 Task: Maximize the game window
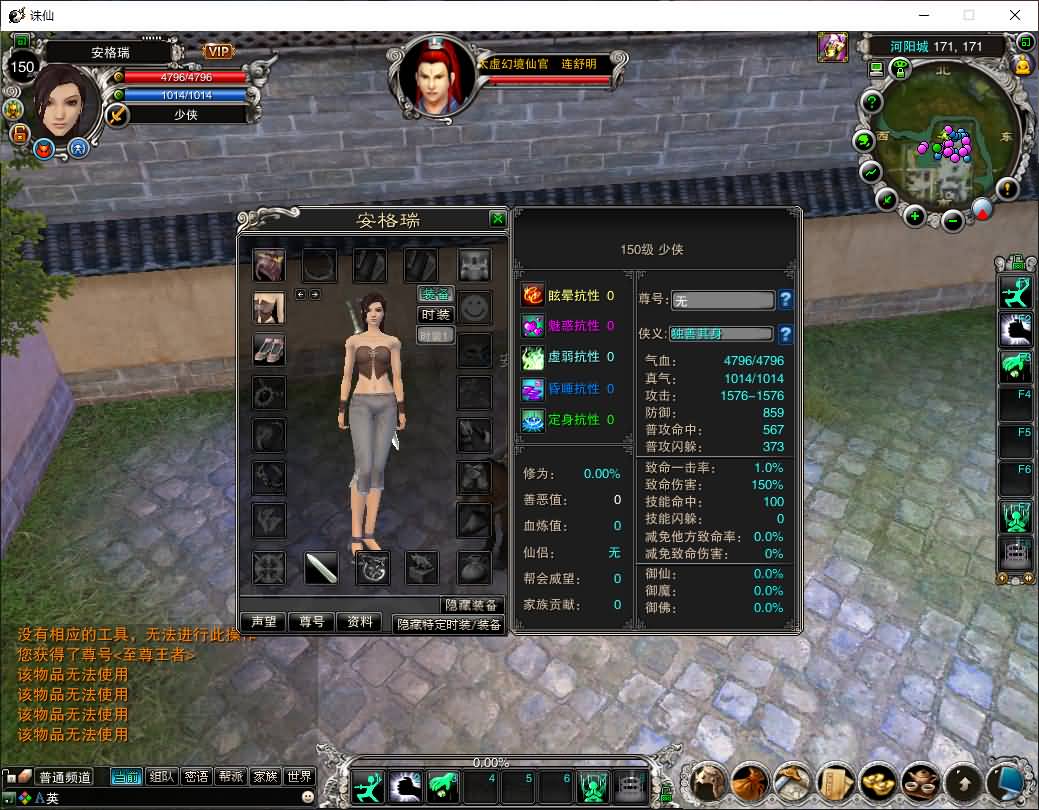pyautogui.click(x=968, y=15)
